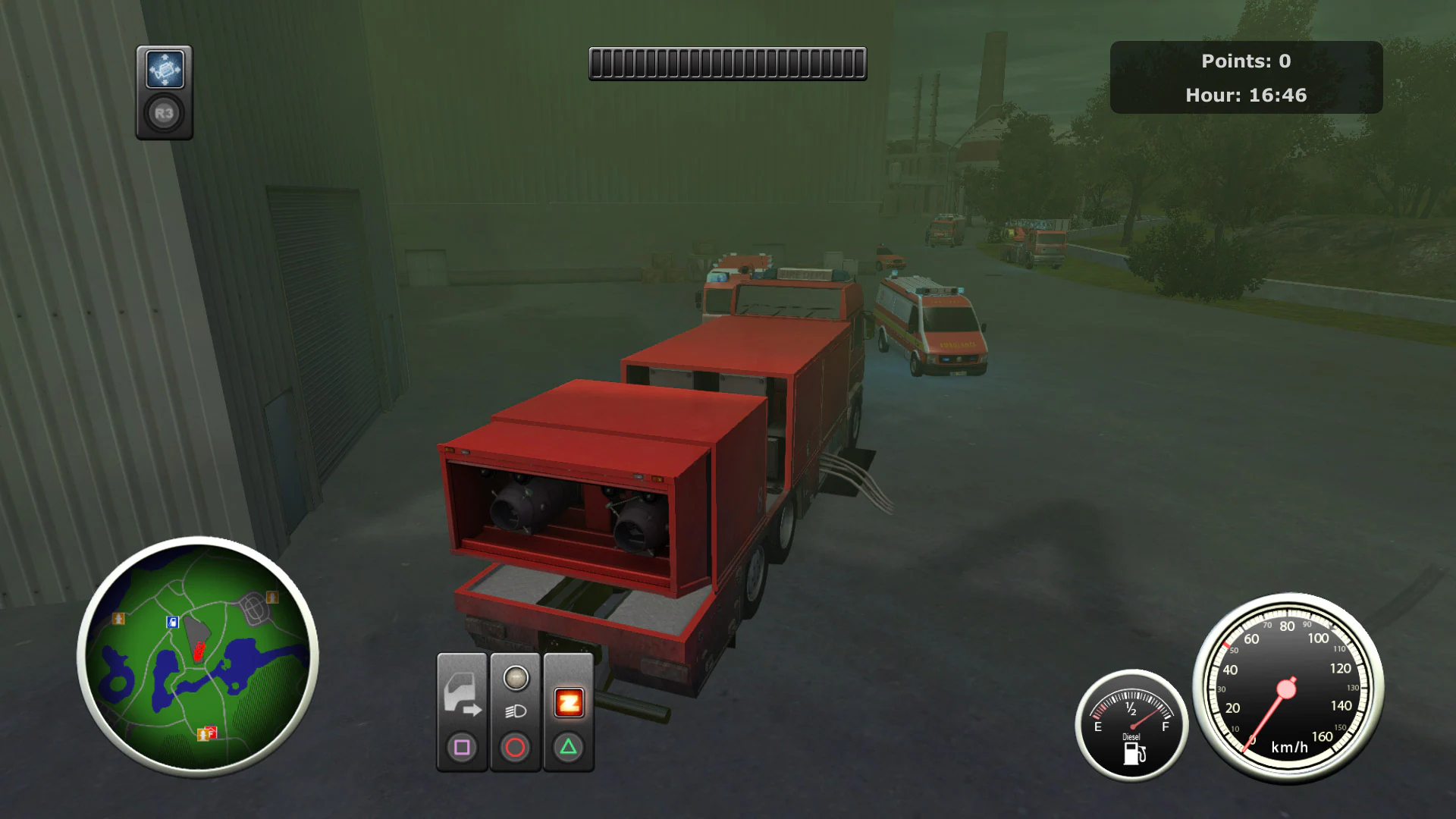Click the glowing orange Z siren icon

(x=570, y=702)
